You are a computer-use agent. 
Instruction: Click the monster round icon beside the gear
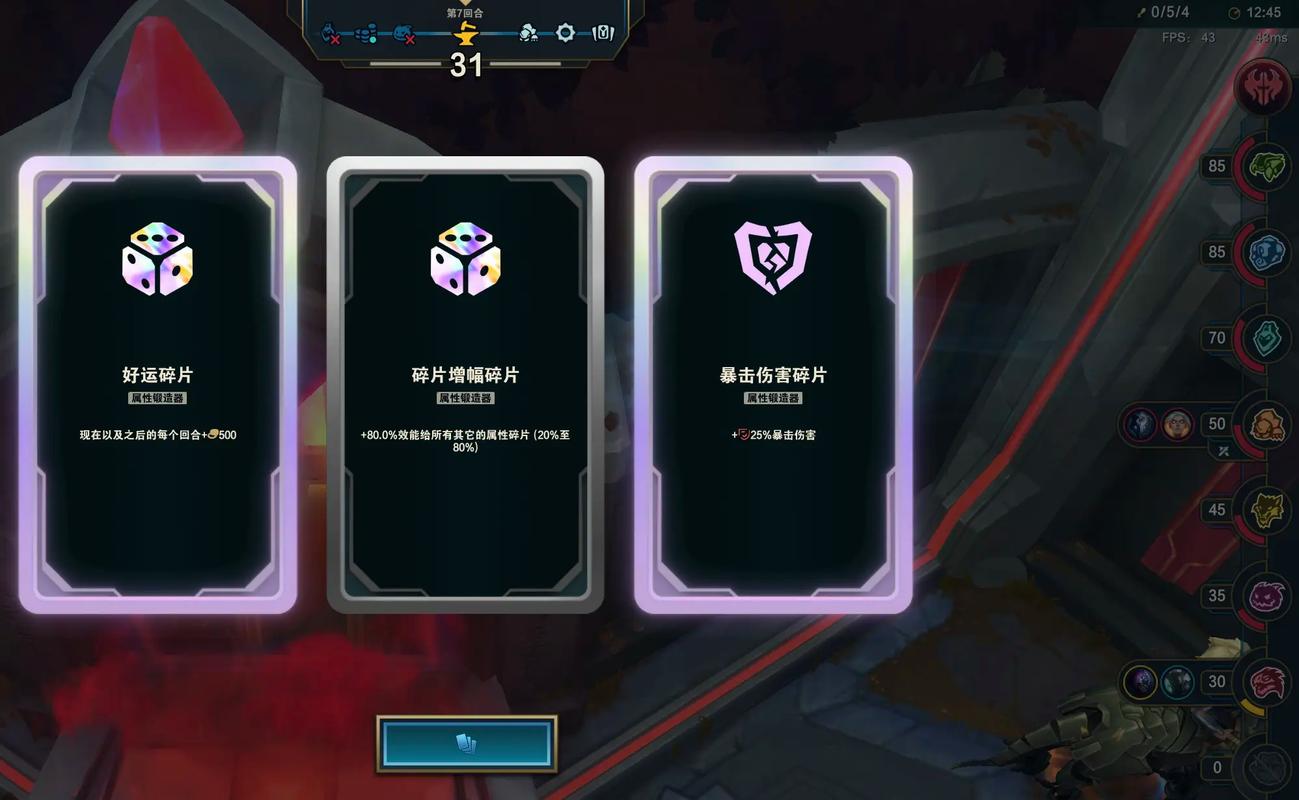(x=528, y=33)
